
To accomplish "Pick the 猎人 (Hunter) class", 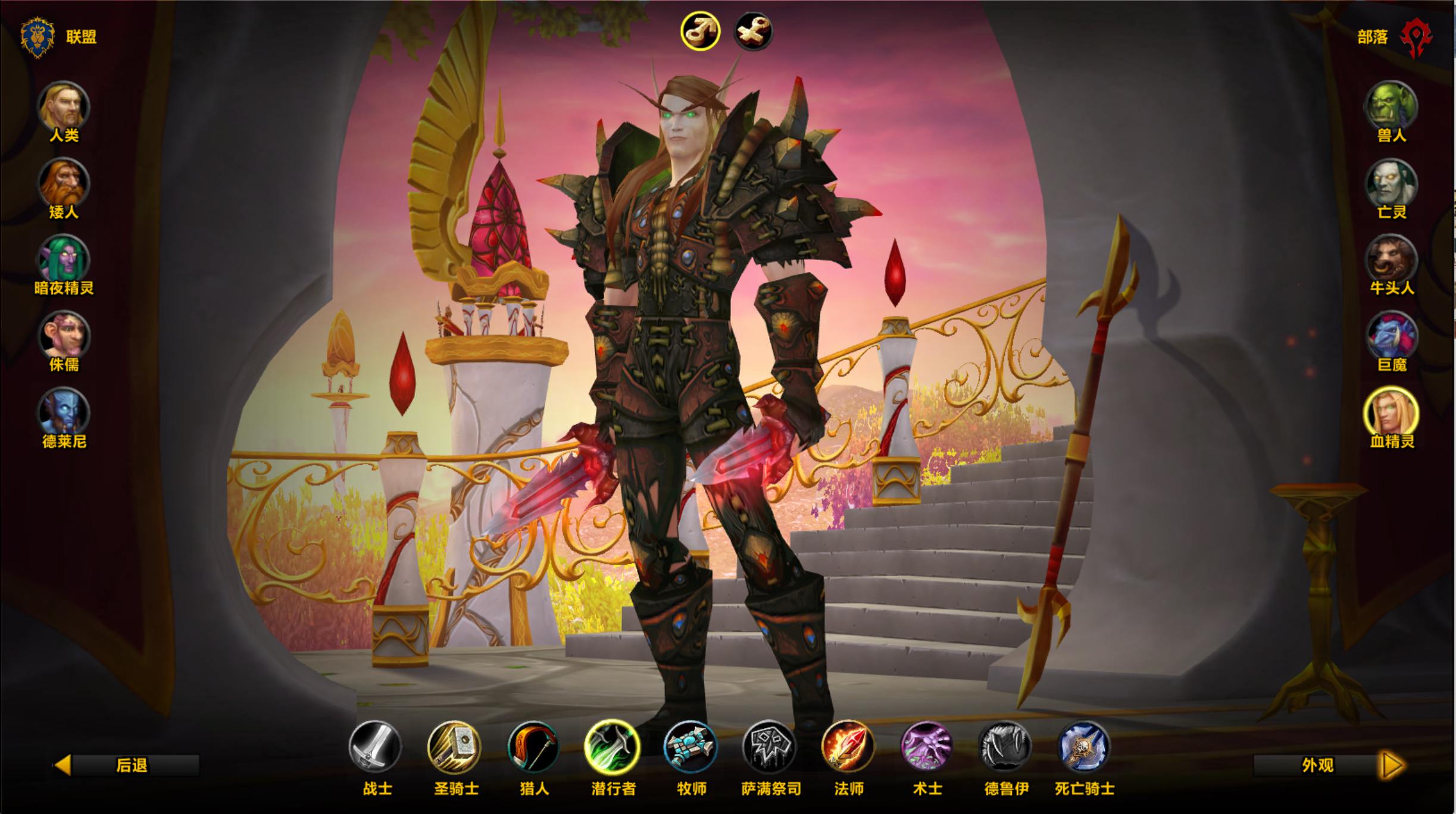I will pyautogui.click(x=533, y=746).
